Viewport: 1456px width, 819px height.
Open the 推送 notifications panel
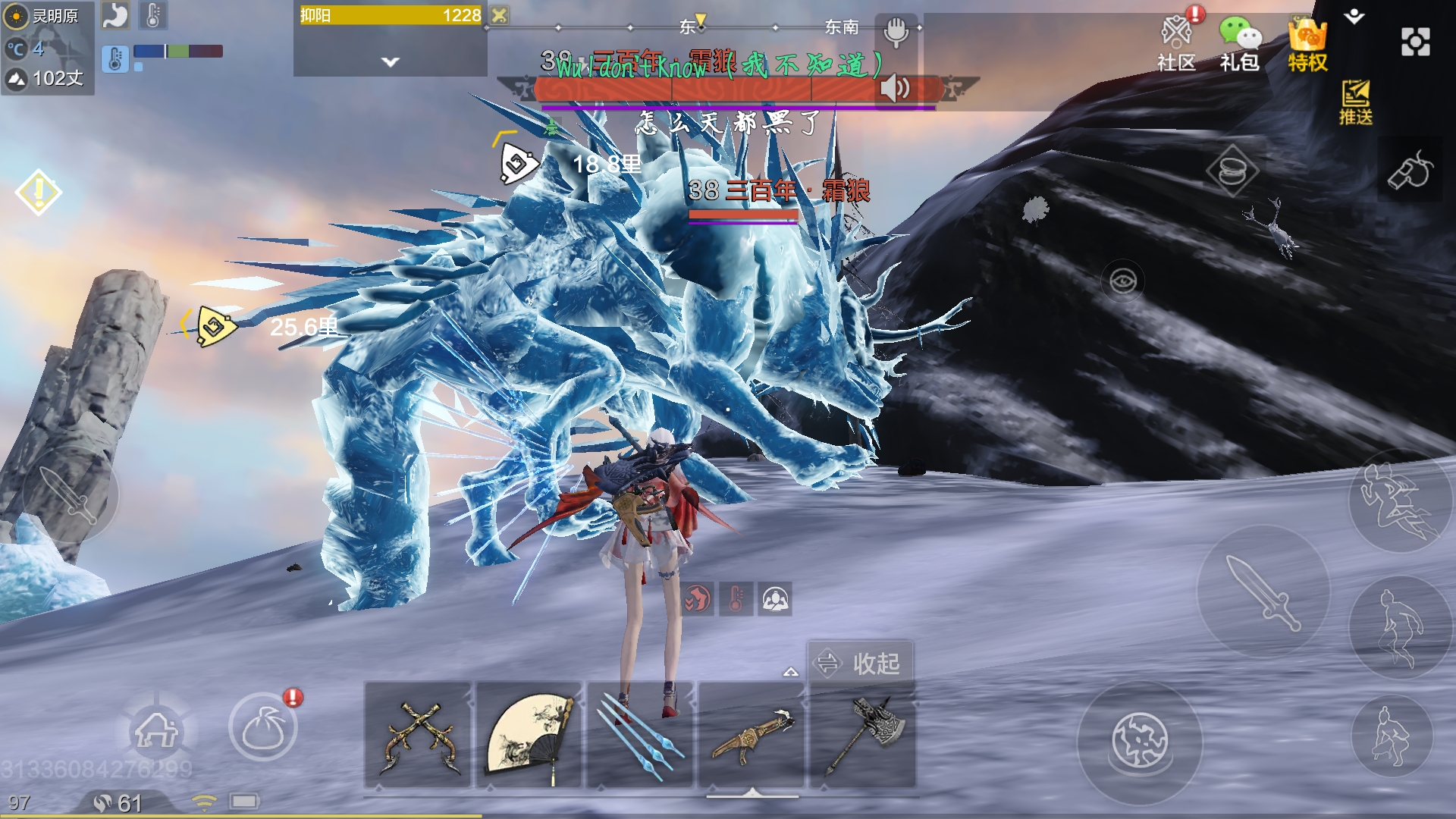pyautogui.click(x=1355, y=102)
